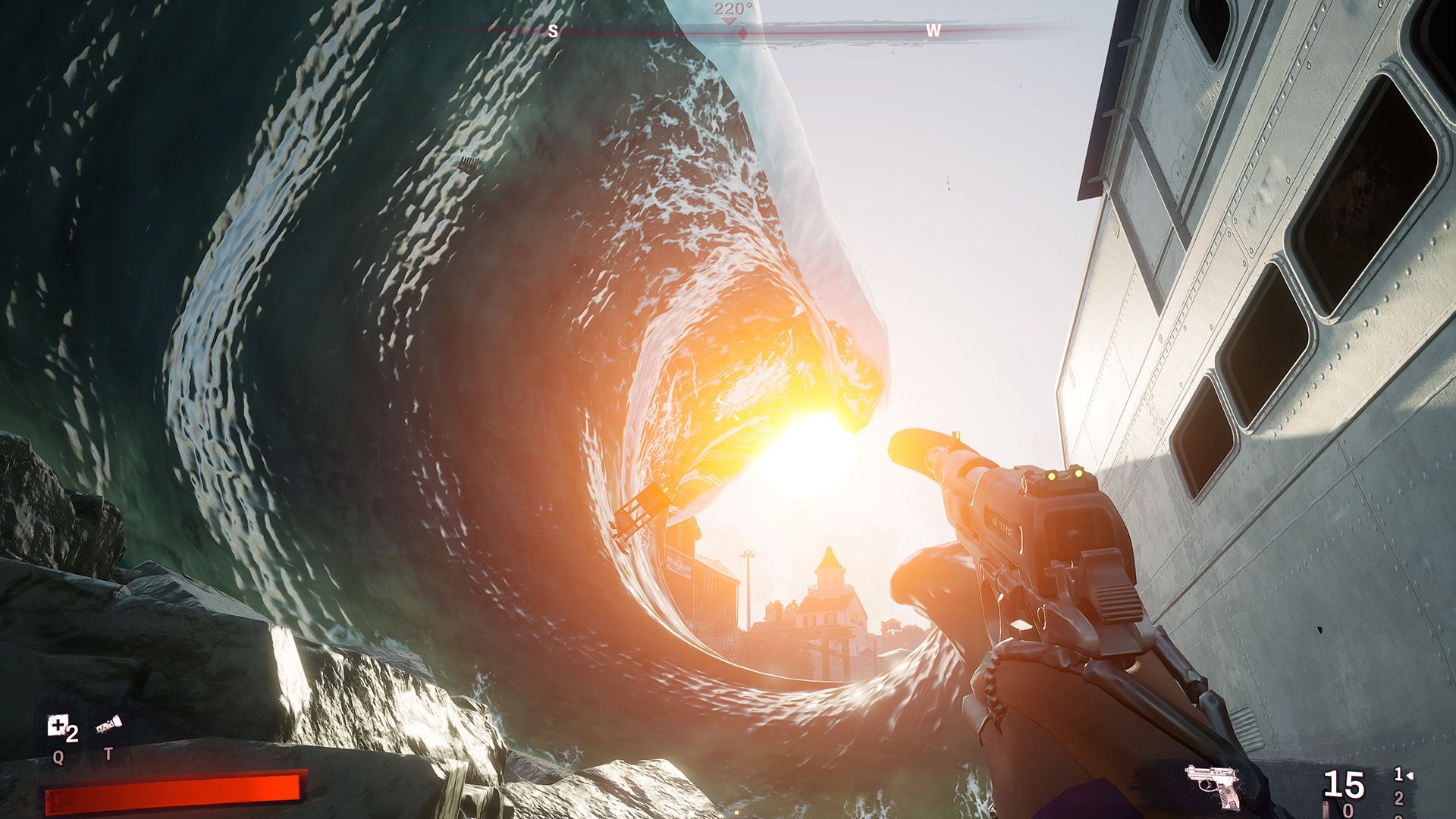Toggle the flashlight icon
The height and width of the screenshot is (819, 1456).
tap(108, 726)
